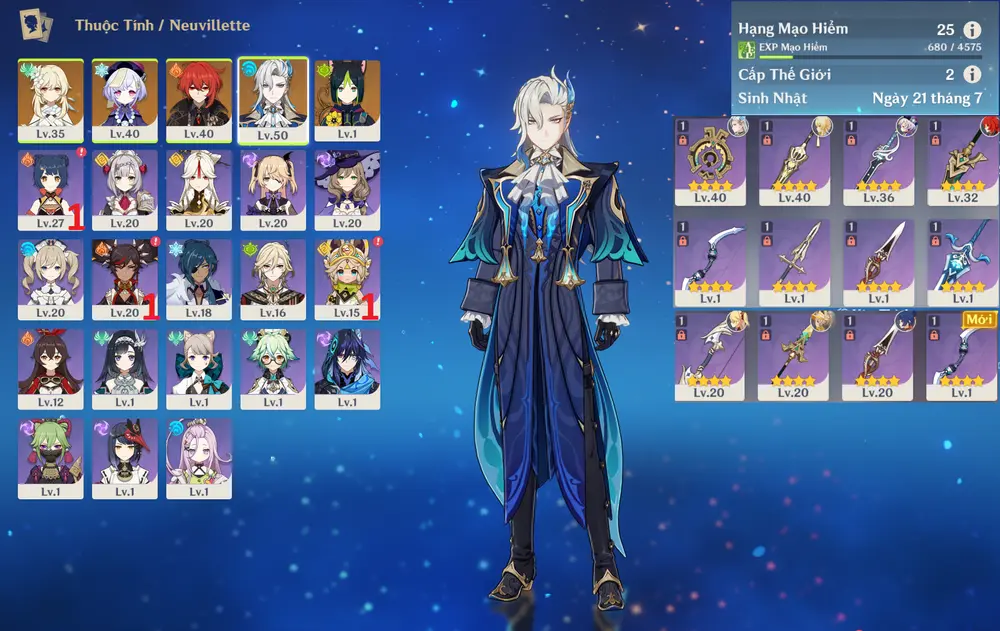Pick Qiqi's Cryo character card
Screen dimensions: 1000x631
125,99
